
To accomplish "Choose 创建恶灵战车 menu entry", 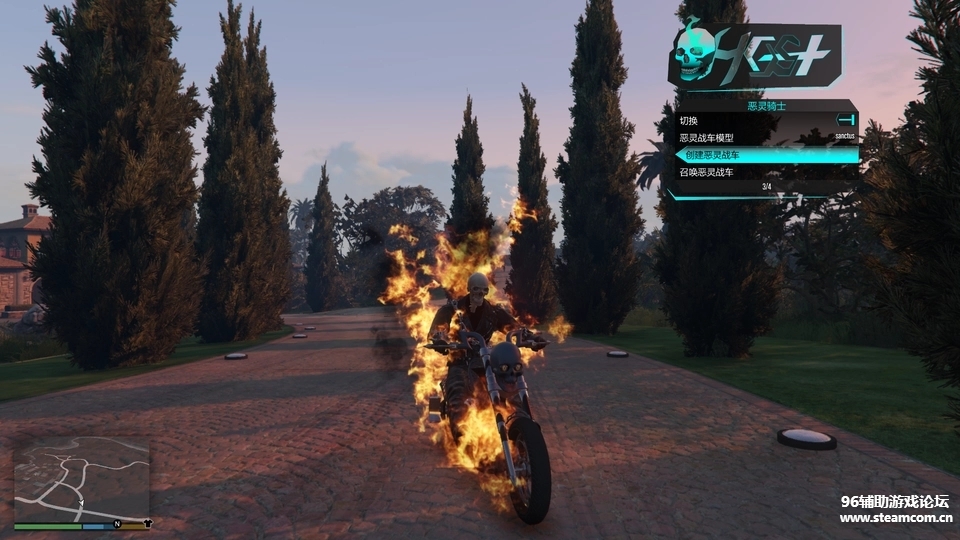I will click(x=765, y=155).
